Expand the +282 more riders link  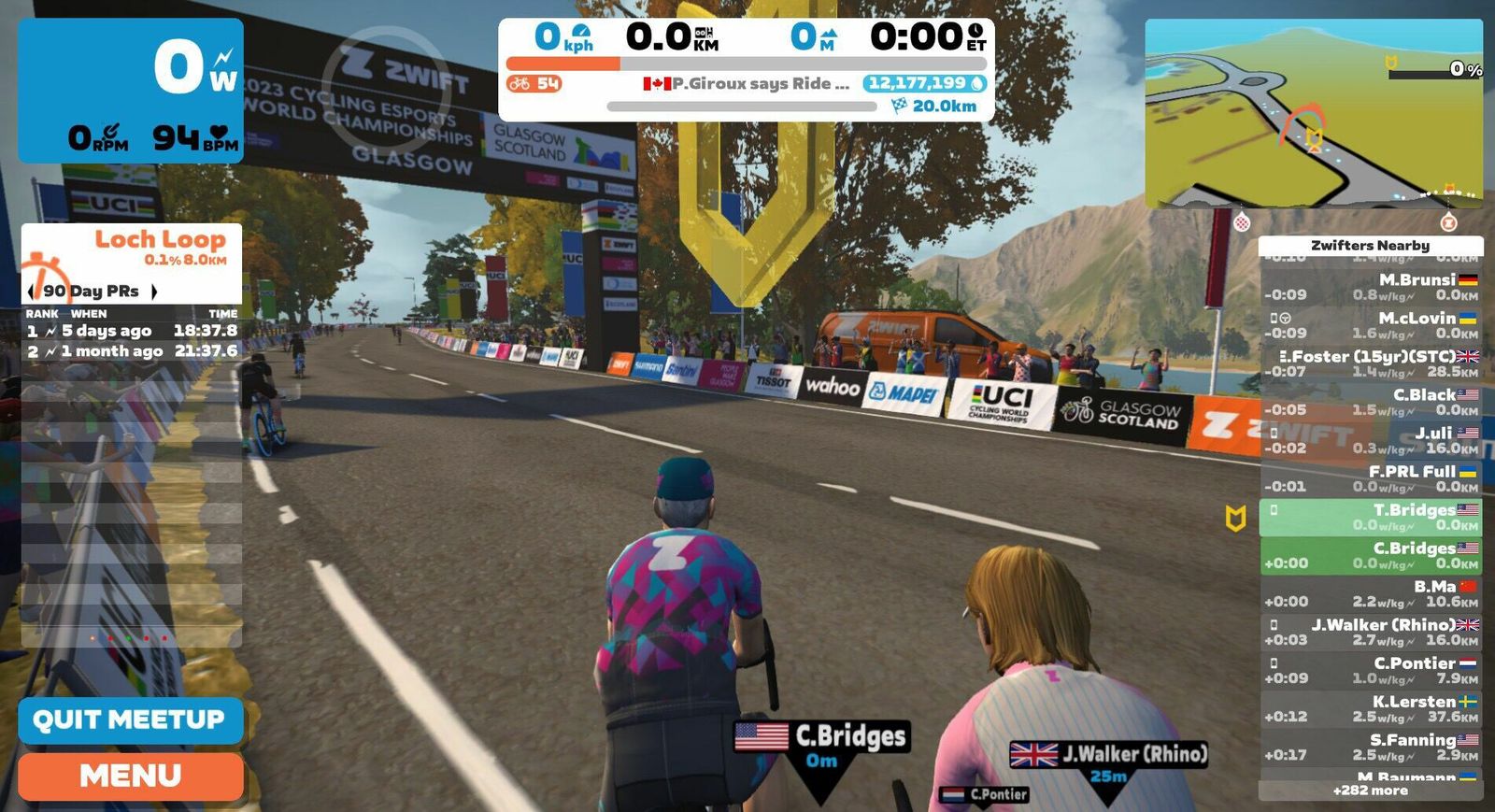point(1370,791)
